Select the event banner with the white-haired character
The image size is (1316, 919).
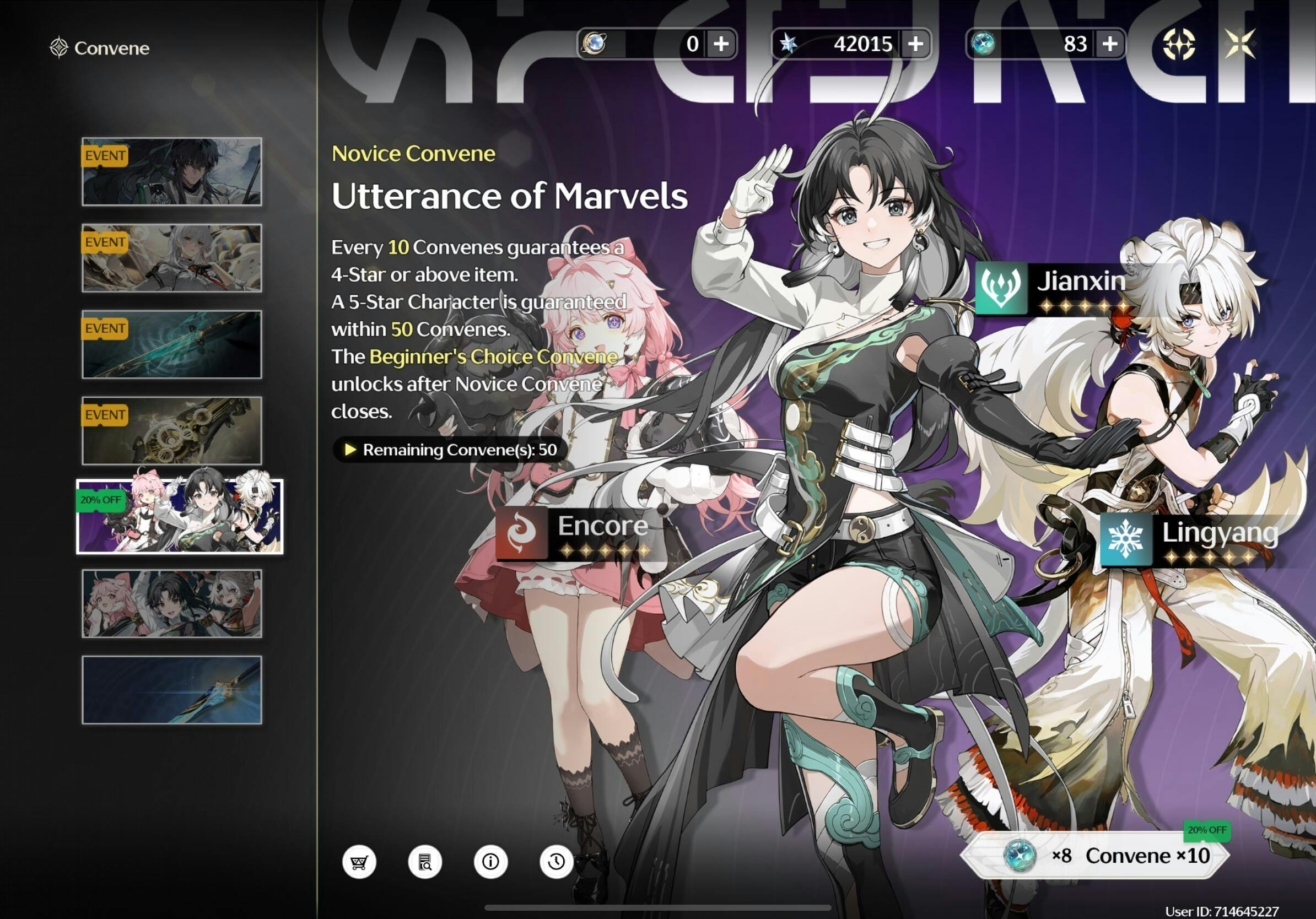[x=172, y=258]
